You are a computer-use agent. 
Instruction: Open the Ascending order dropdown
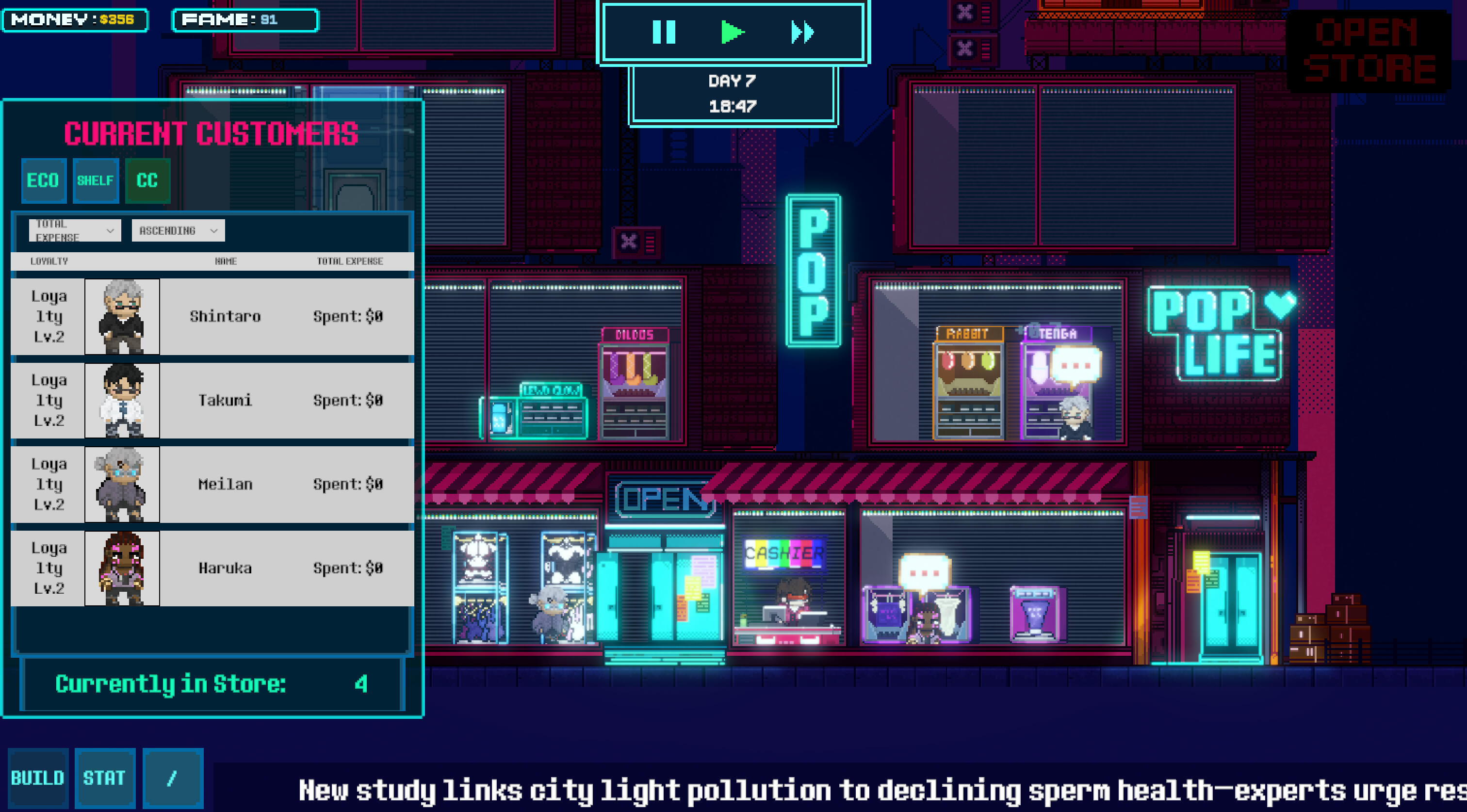pos(178,230)
